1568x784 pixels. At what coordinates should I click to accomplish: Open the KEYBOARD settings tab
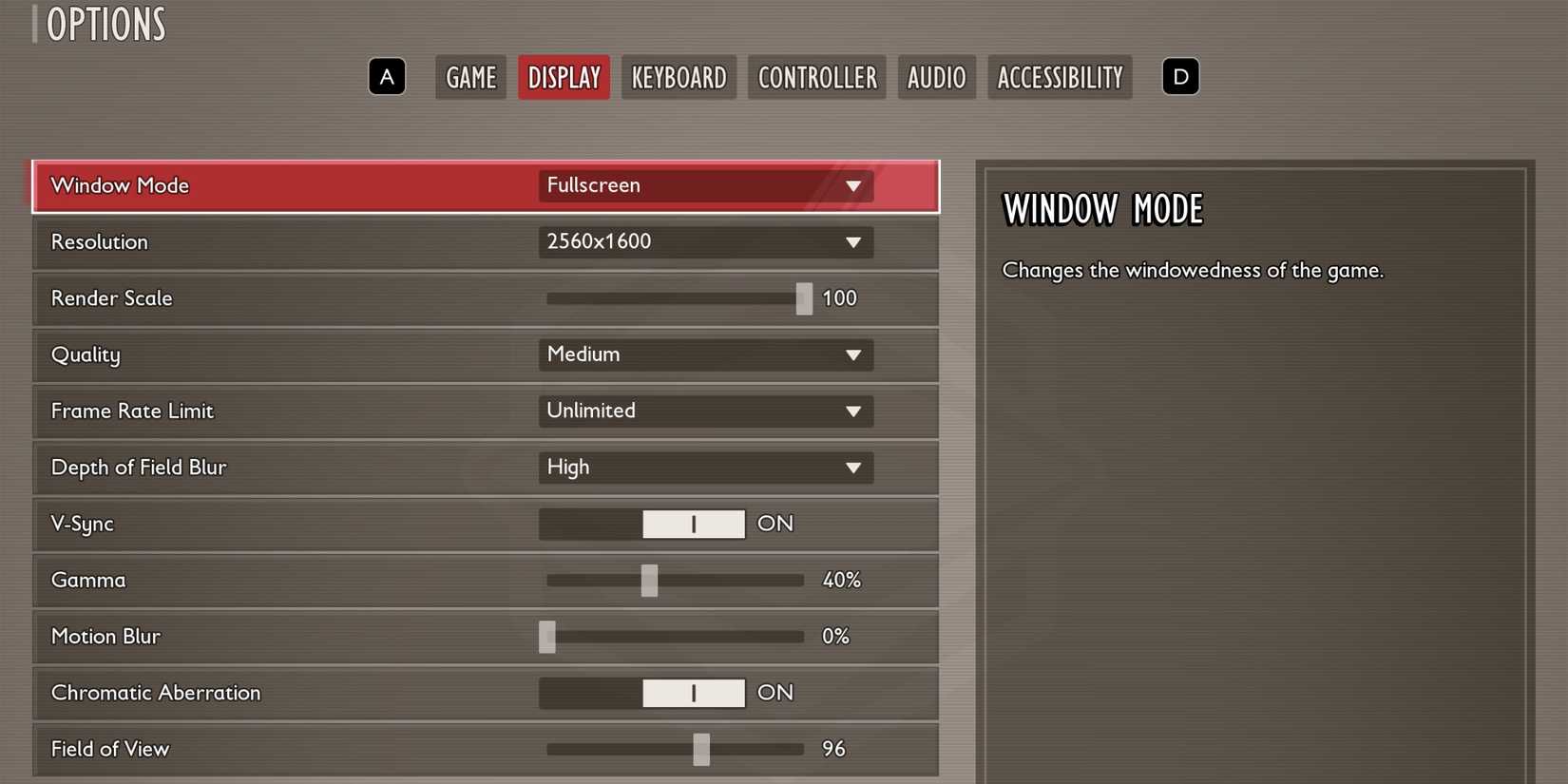[679, 77]
